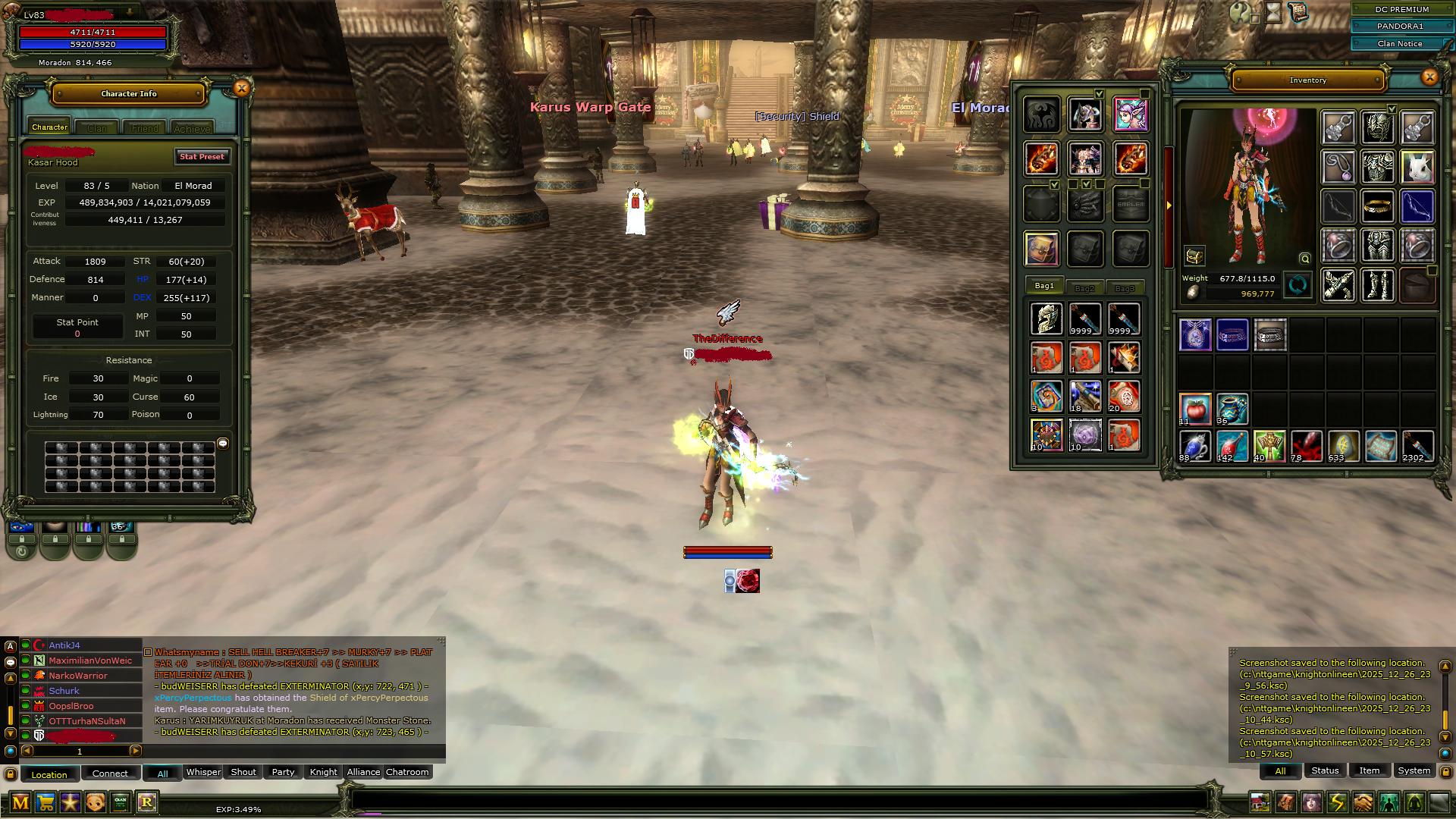Switch to Bag2 tab
Screen dimensions: 1456x819
click(x=1084, y=287)
